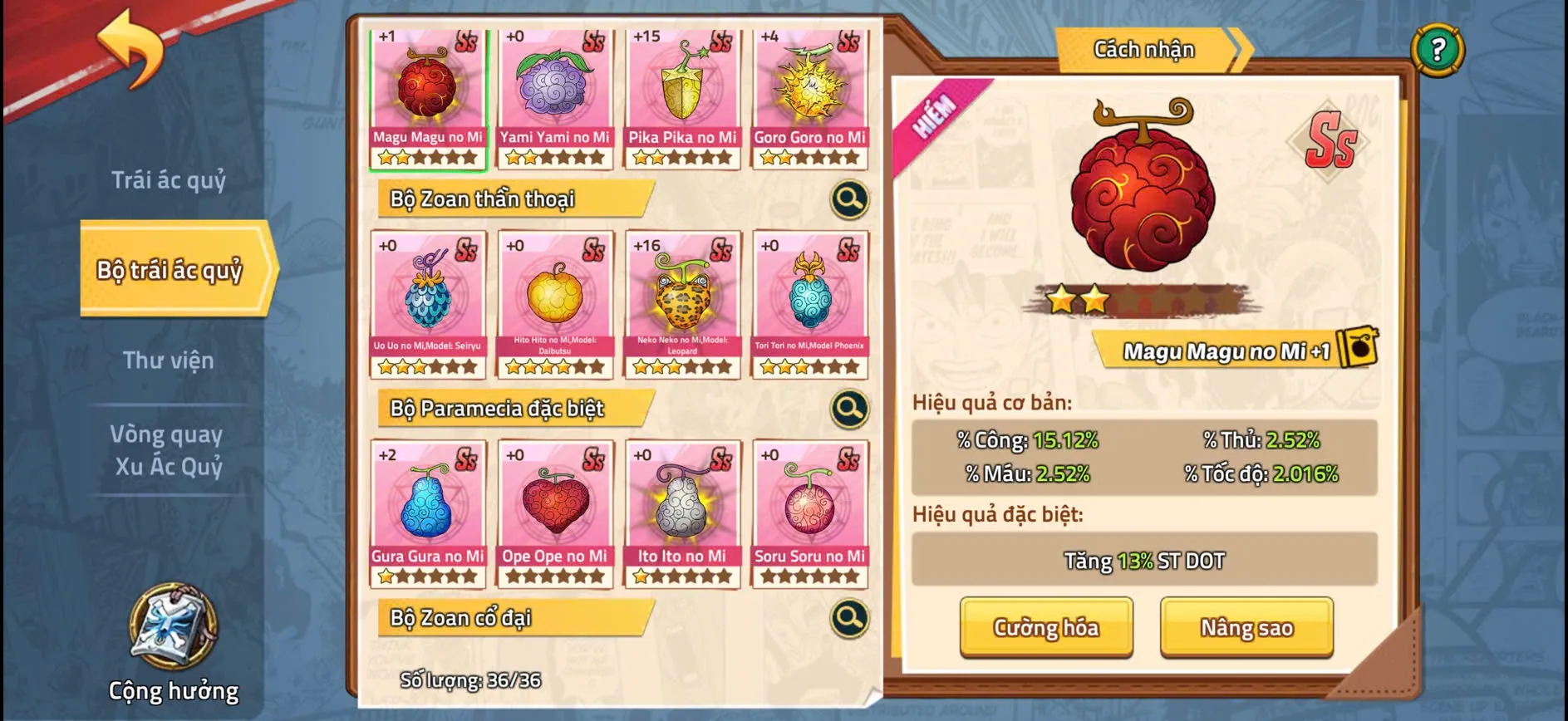This screenshot has height=721, width=1568.
Task: Open the question mark help button
Action: tap(1438, 50)
